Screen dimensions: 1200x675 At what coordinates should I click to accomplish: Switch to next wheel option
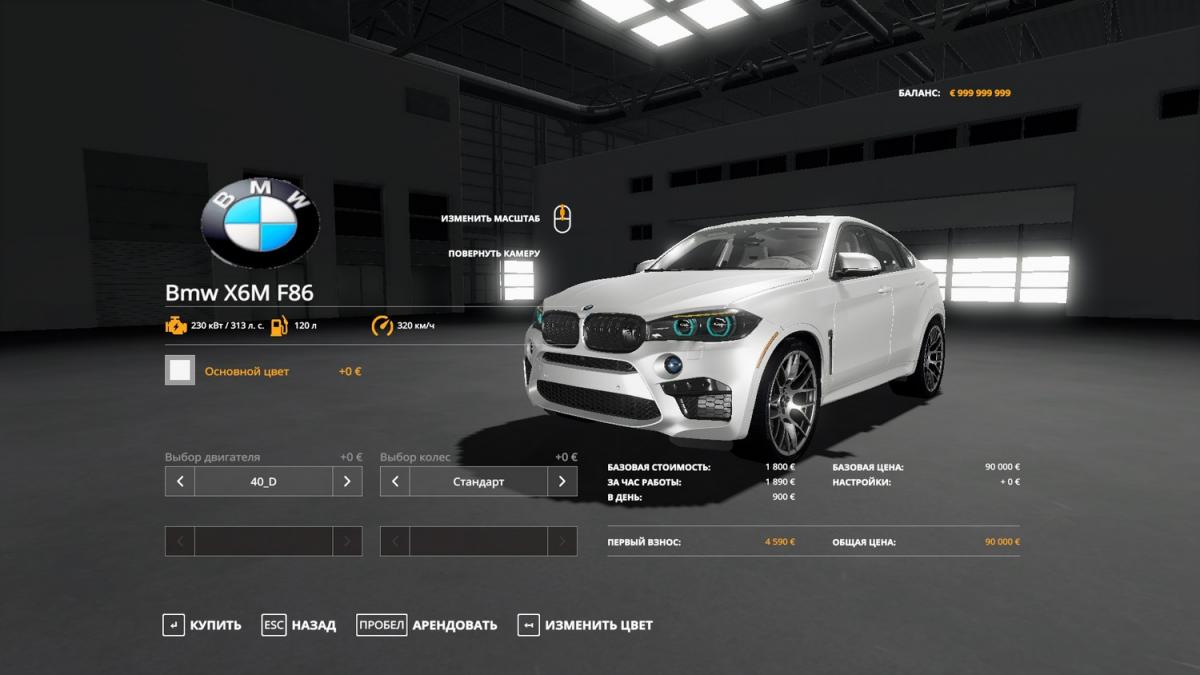click(x=562, y=481)
